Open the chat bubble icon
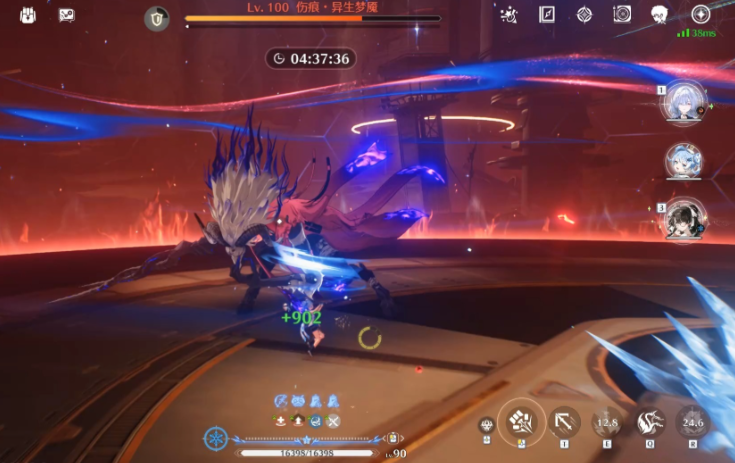Viewport: 735px width, 463px height. [x=67, y=15]
